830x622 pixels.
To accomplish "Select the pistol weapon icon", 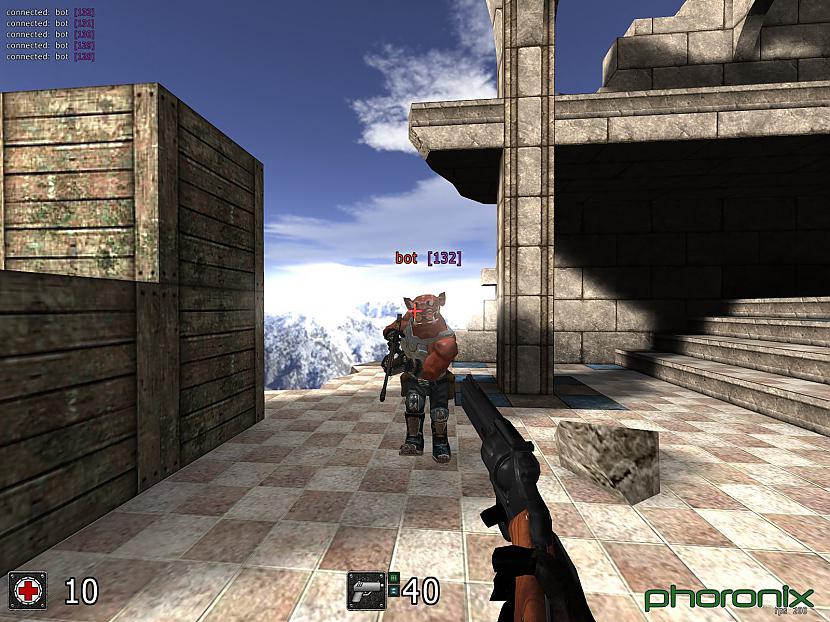I will [x=366, y=591].
